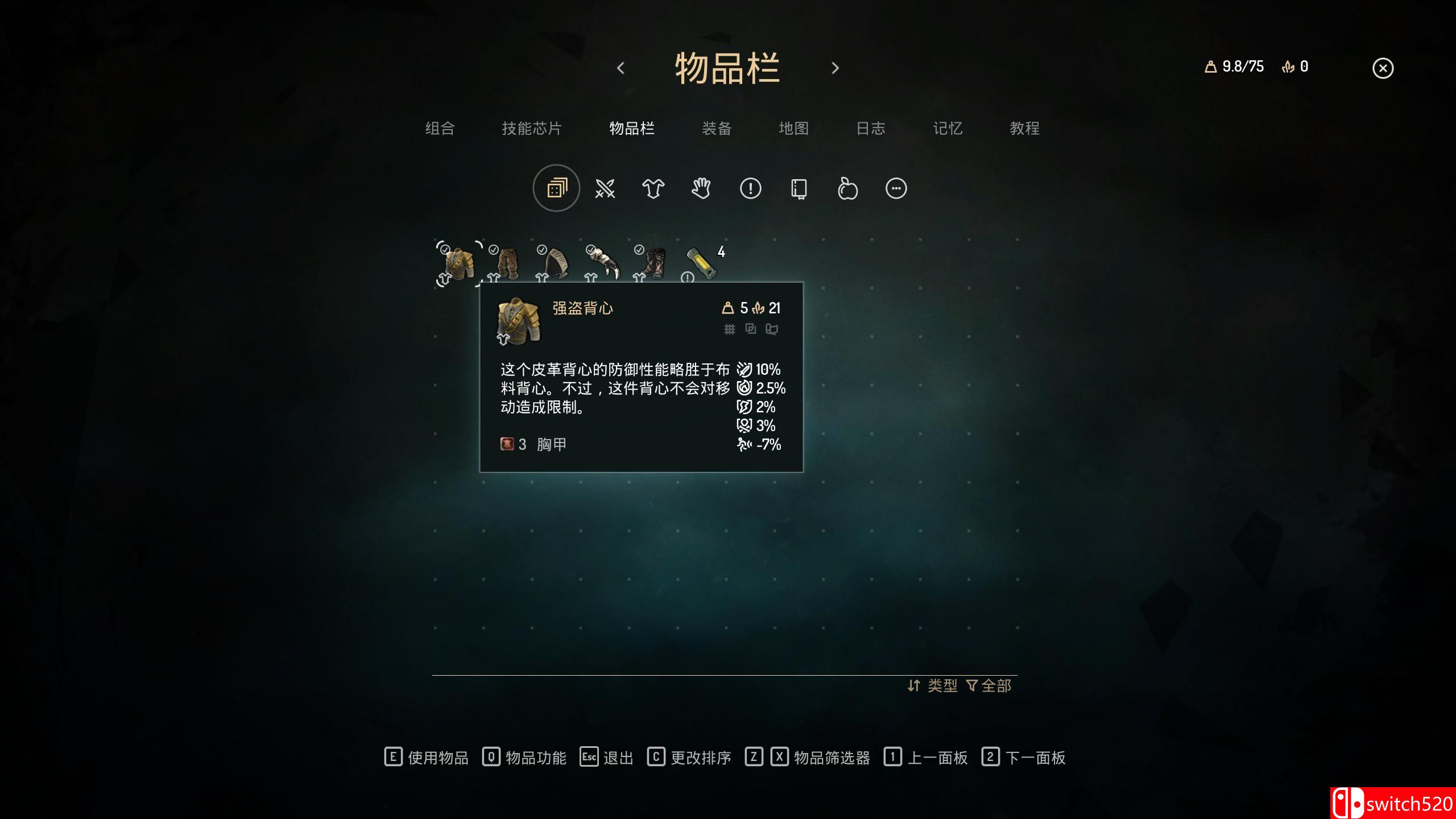1456x819 pixels.
Task: Select the clothing filter icon
Action: [x=653, y=188]
